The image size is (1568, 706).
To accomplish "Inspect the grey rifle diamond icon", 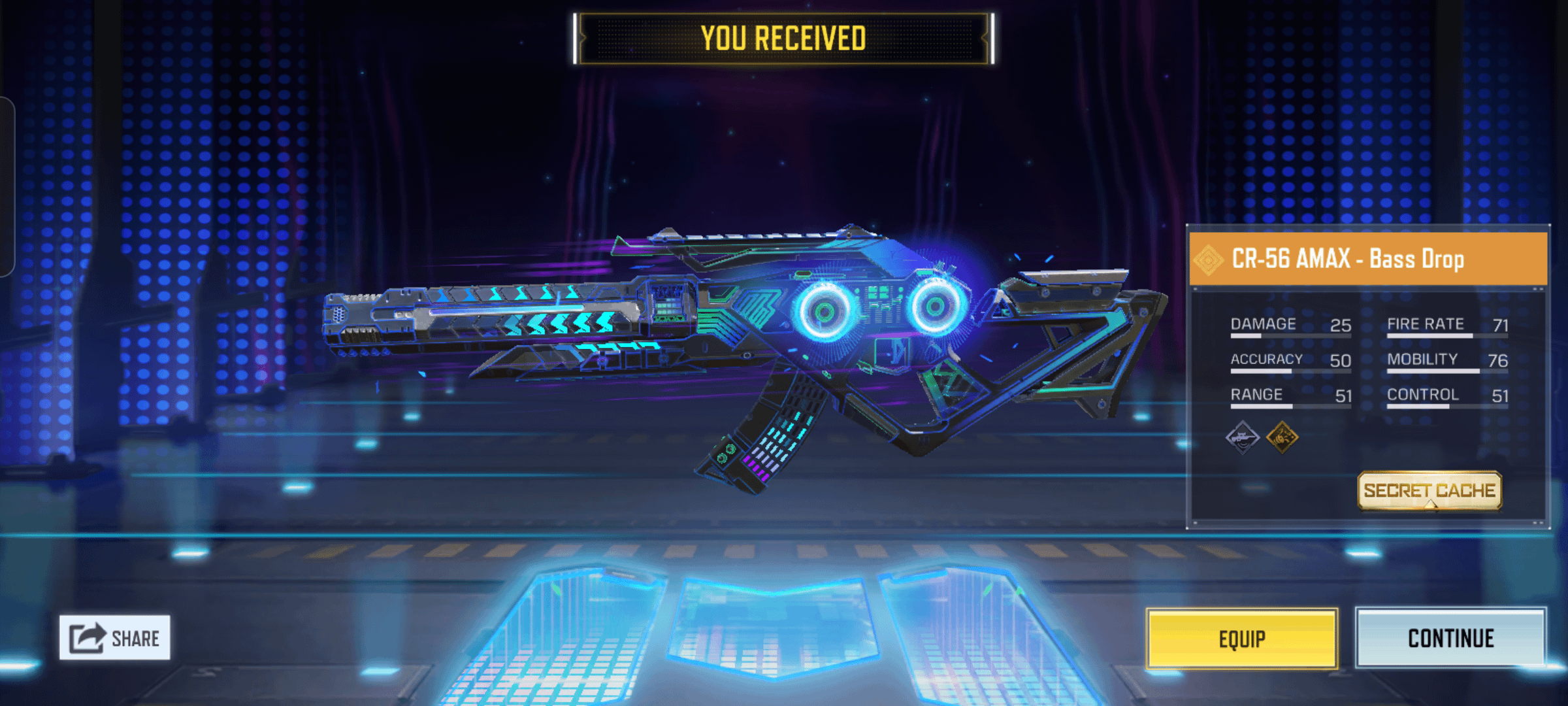I will coord(1242,437).
